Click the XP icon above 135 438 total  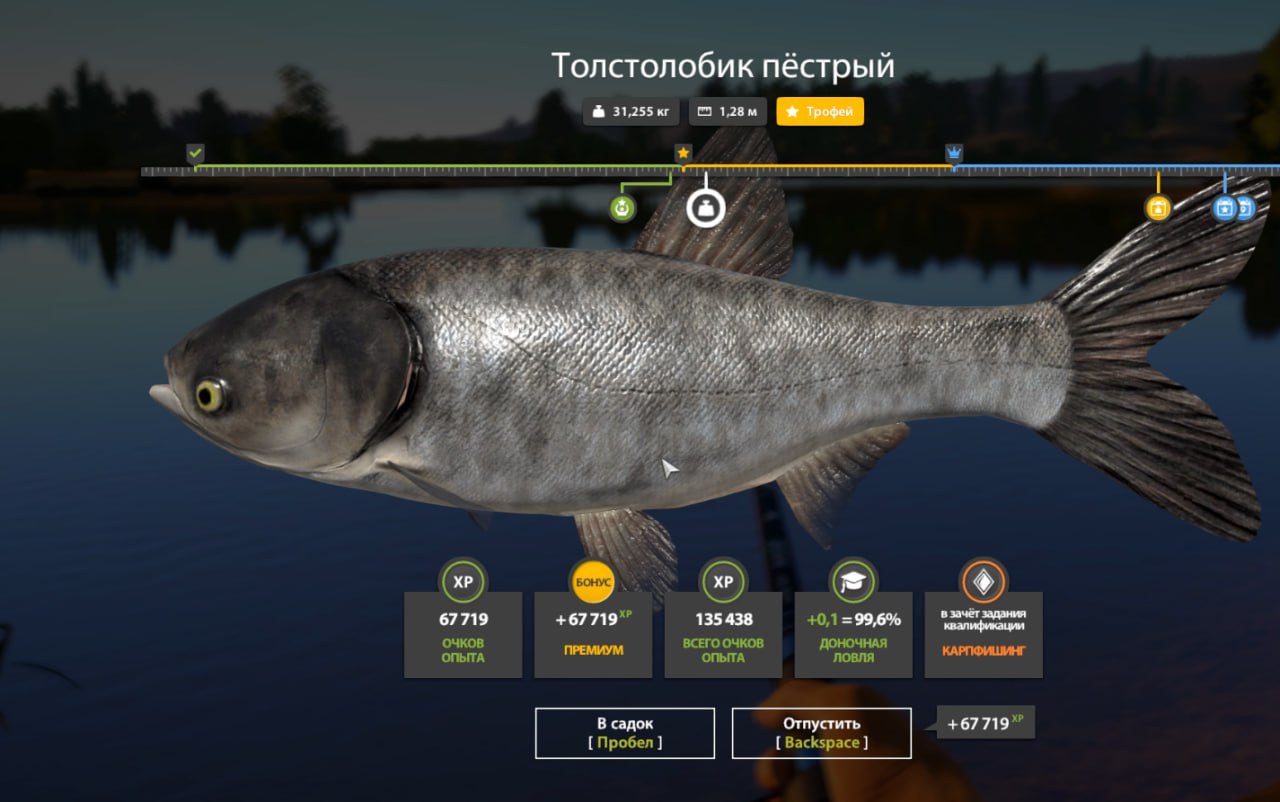(722, 583)
